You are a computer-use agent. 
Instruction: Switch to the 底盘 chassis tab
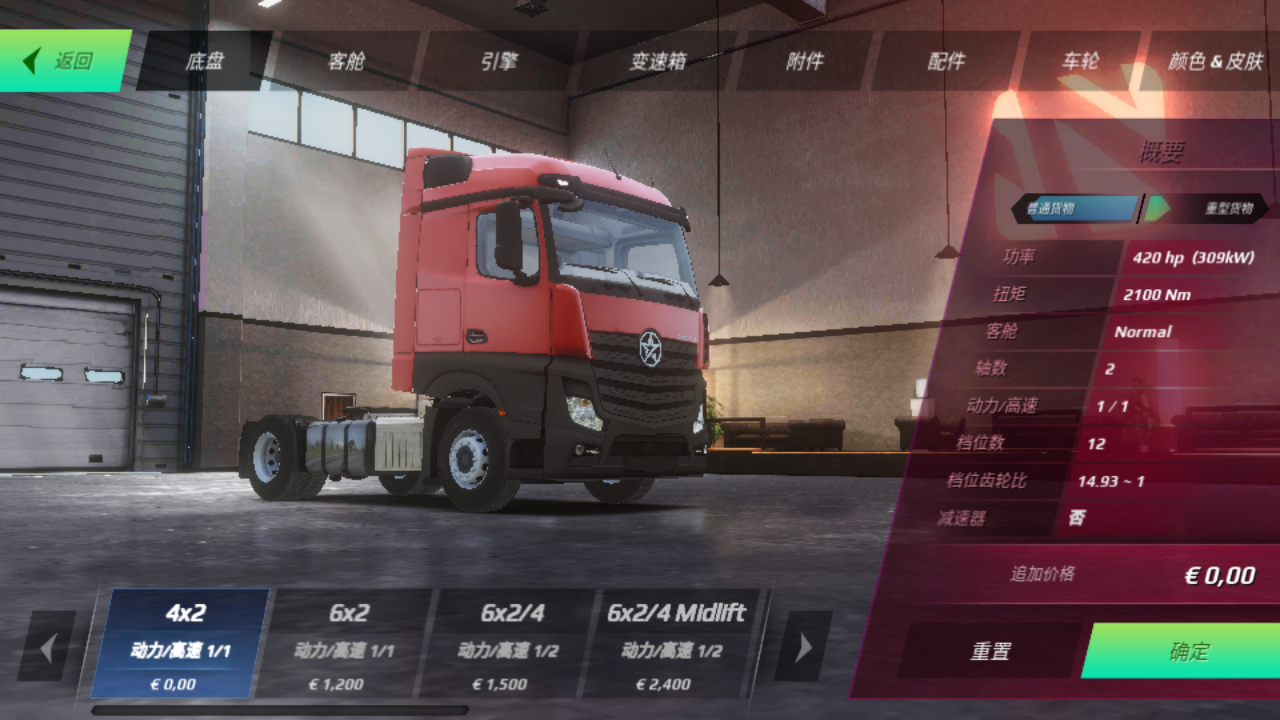point(204,61)
